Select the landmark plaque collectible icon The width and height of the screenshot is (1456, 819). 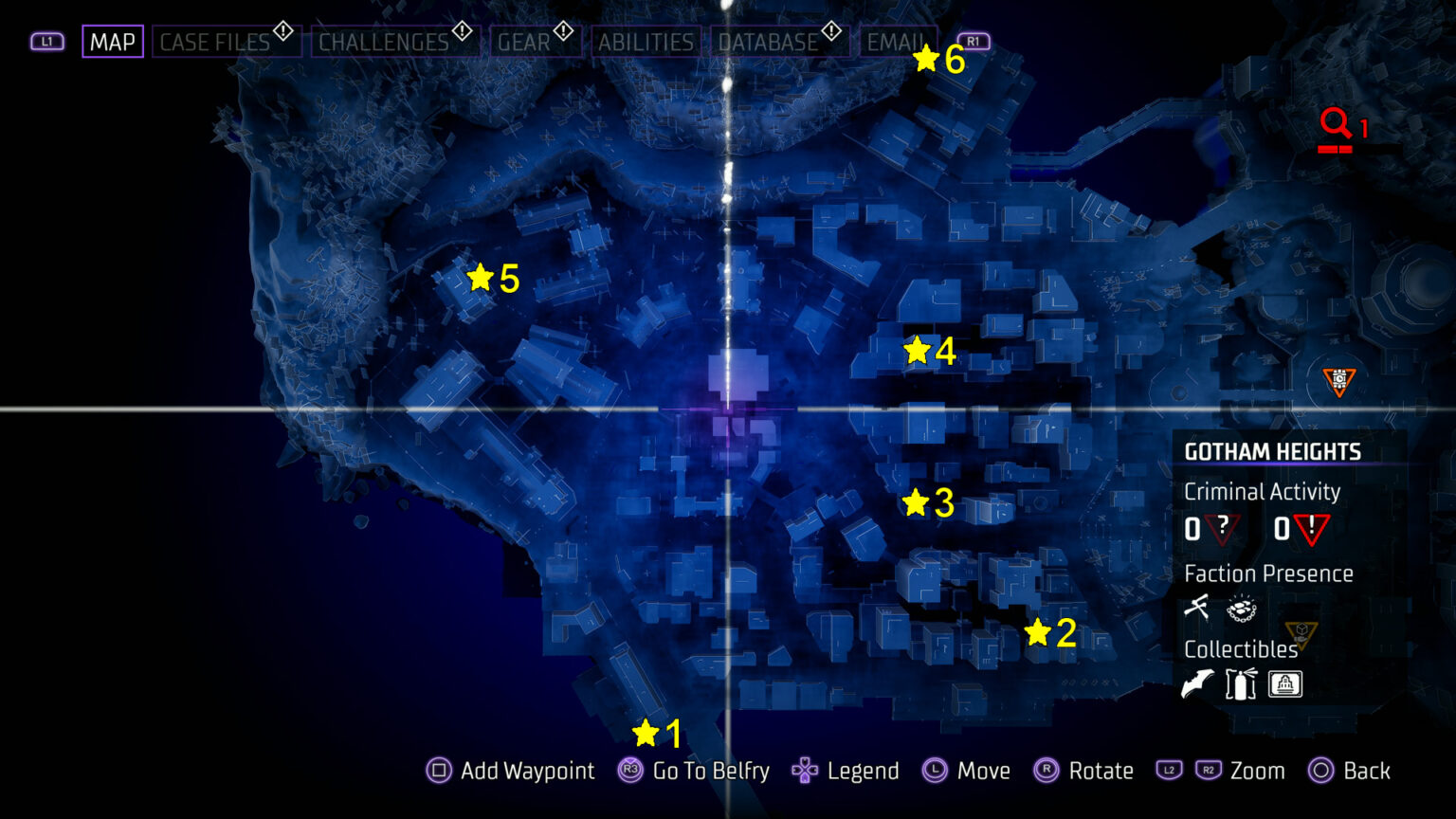[1284, 684]
